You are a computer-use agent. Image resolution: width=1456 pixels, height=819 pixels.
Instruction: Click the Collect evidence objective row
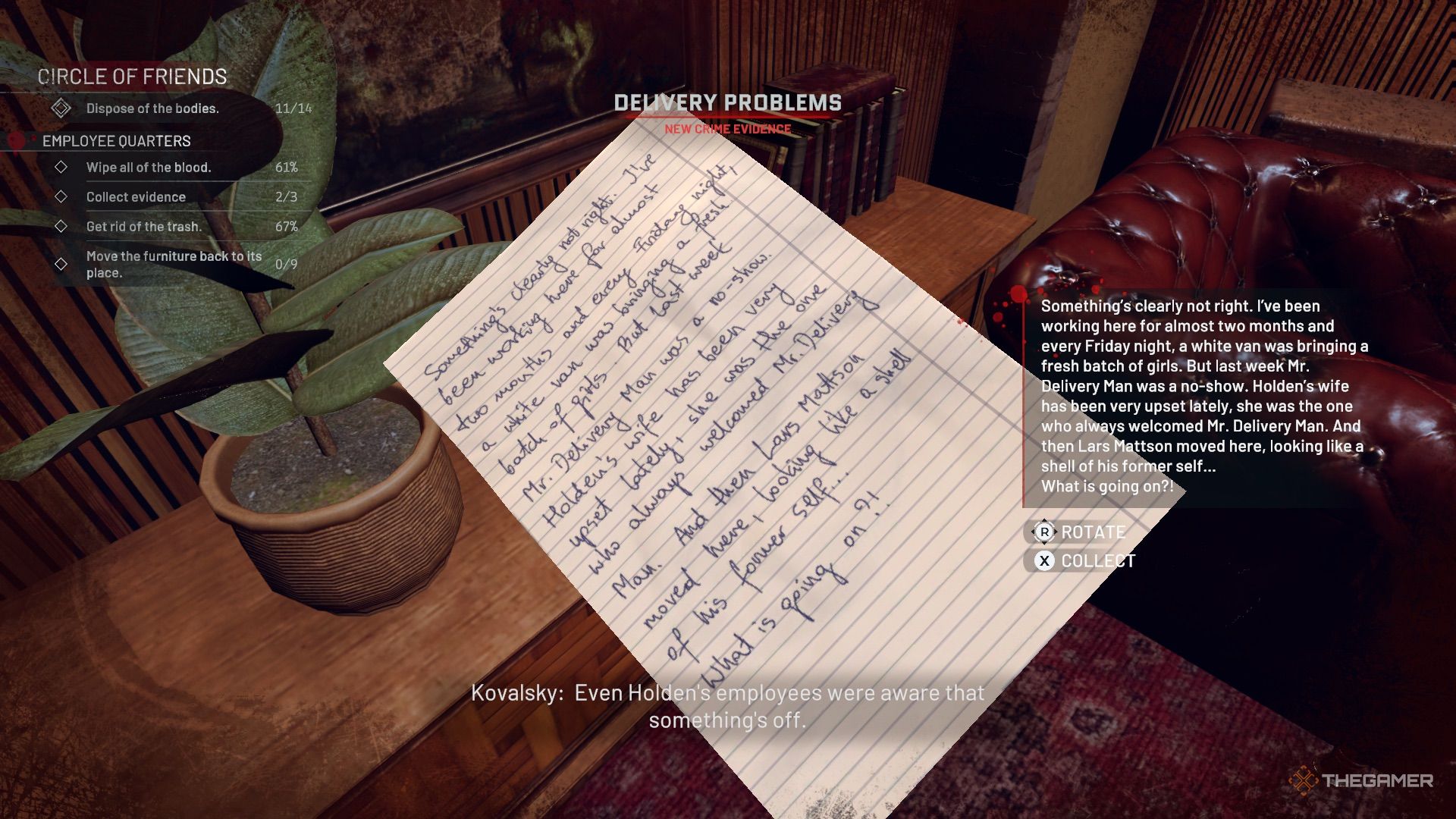[136, 196]
